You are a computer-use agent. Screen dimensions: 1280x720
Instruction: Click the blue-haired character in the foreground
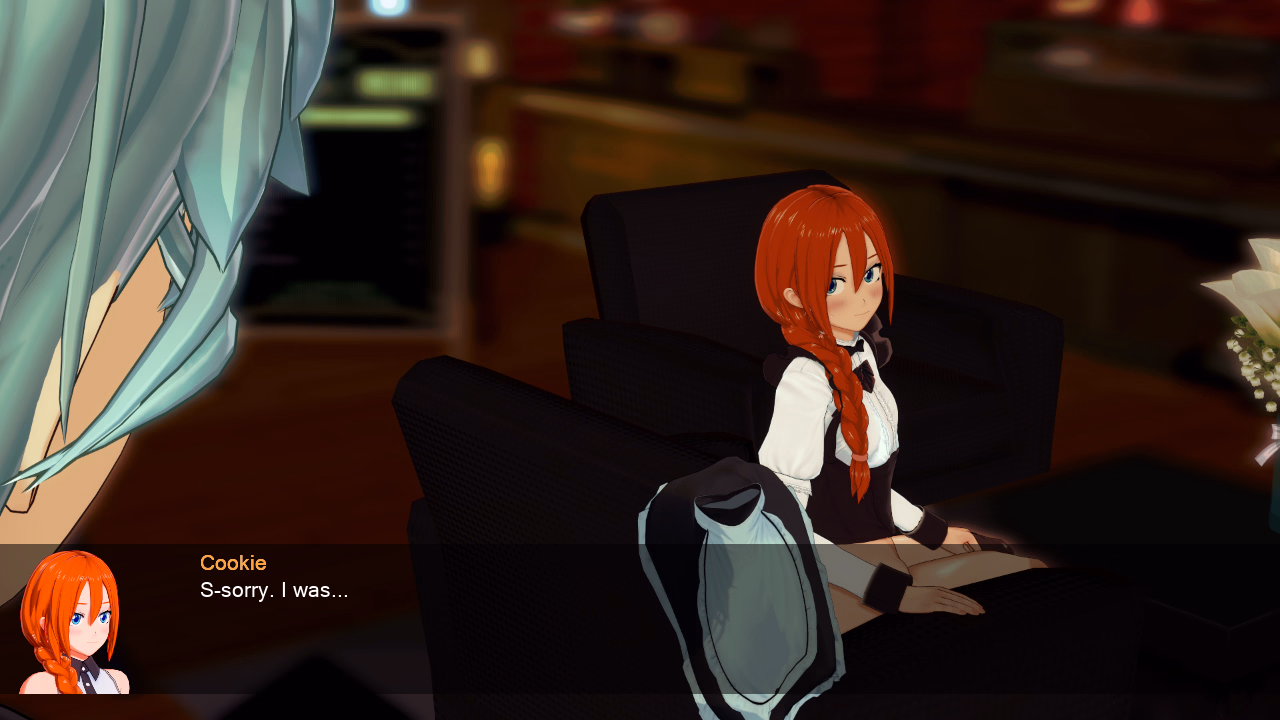coord(120,300)
